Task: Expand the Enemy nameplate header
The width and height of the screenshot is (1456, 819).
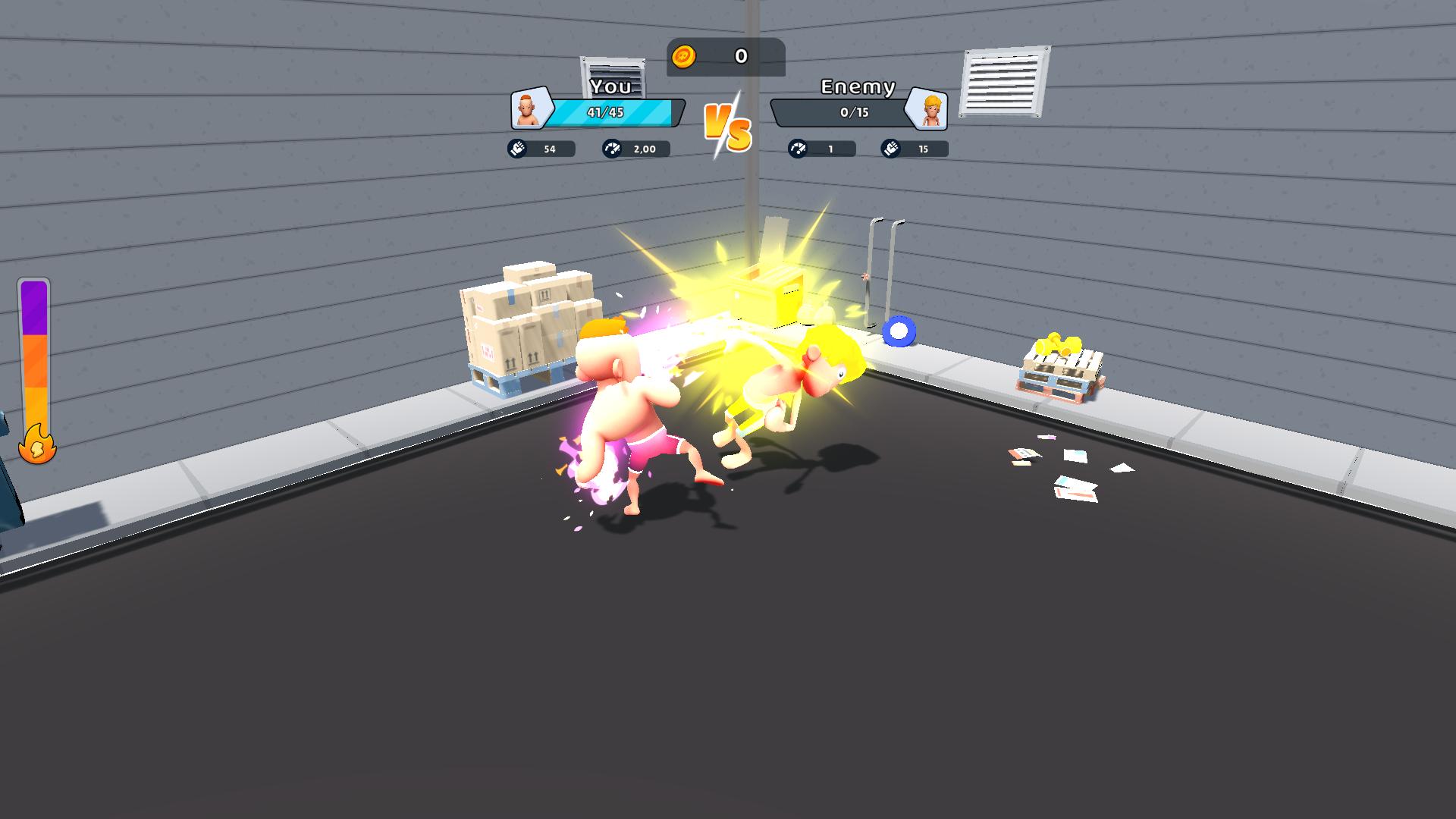Action: pyautogui.click(x=858, y=87)
